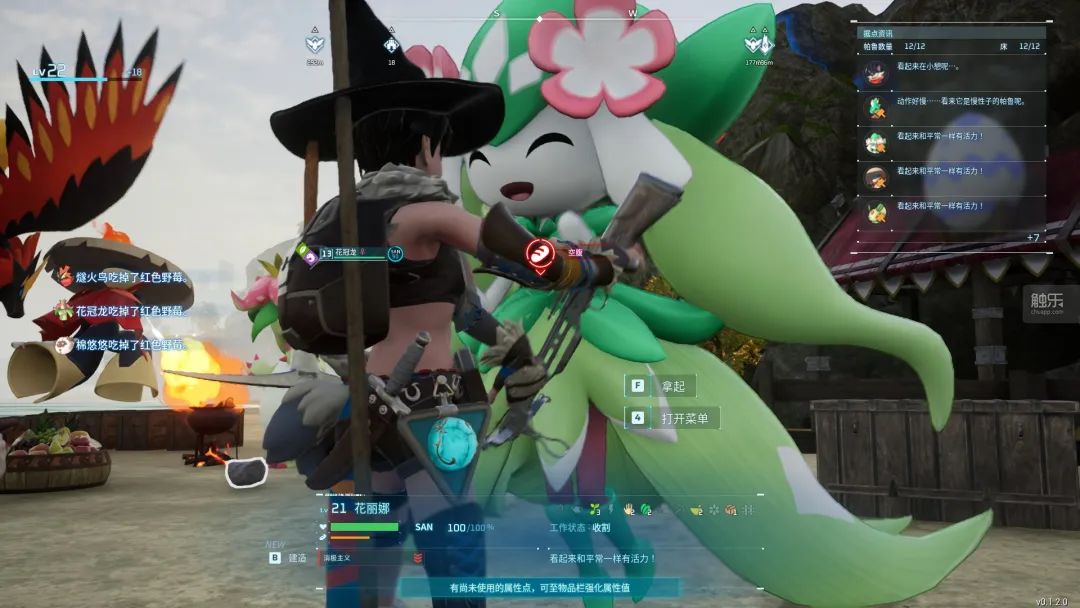Click the passive skill tag with red chevrons
This screenshot has width=1080, height=608.
click(372, 558)
